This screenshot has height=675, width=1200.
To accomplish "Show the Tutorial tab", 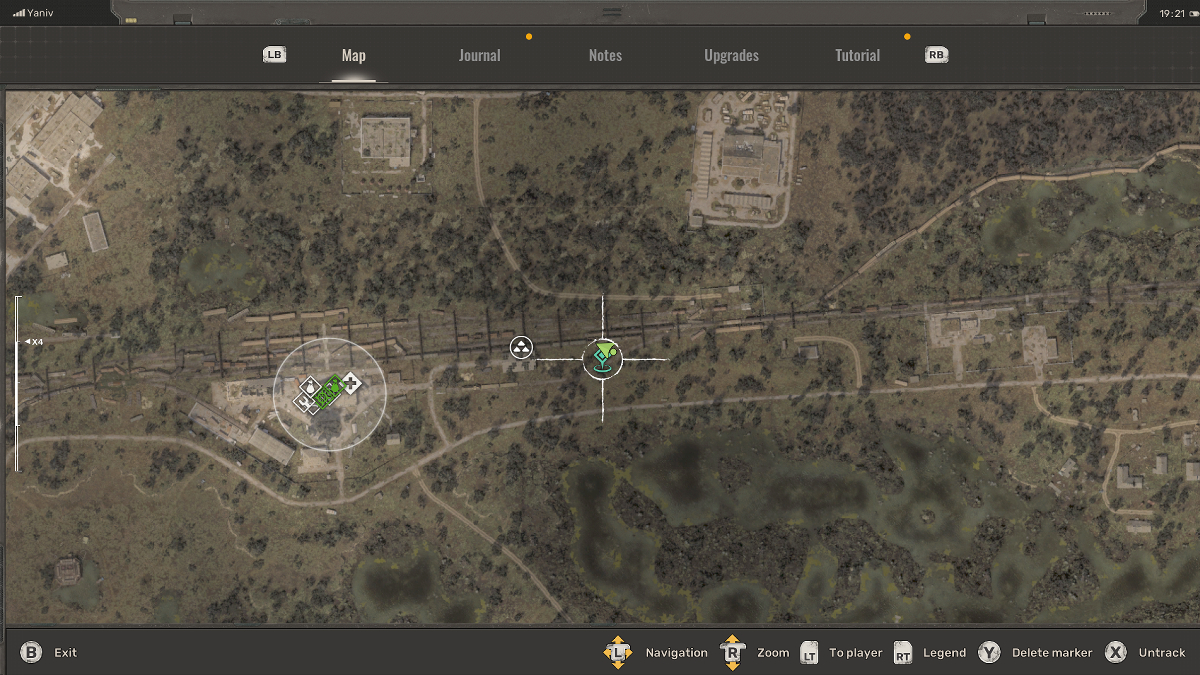I will (857, 56).
